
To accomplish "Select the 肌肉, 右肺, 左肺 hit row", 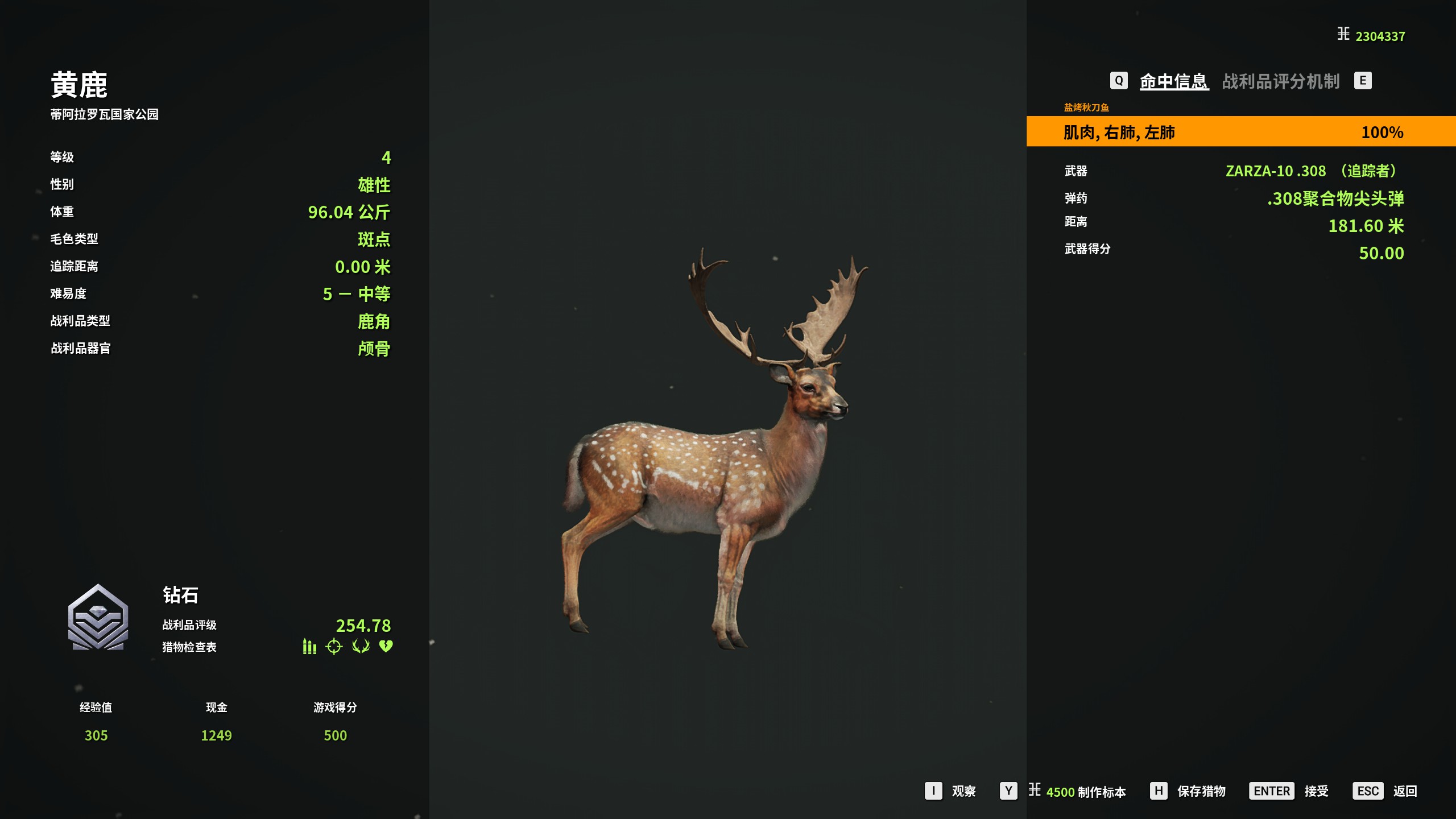I will (1240, 132).
